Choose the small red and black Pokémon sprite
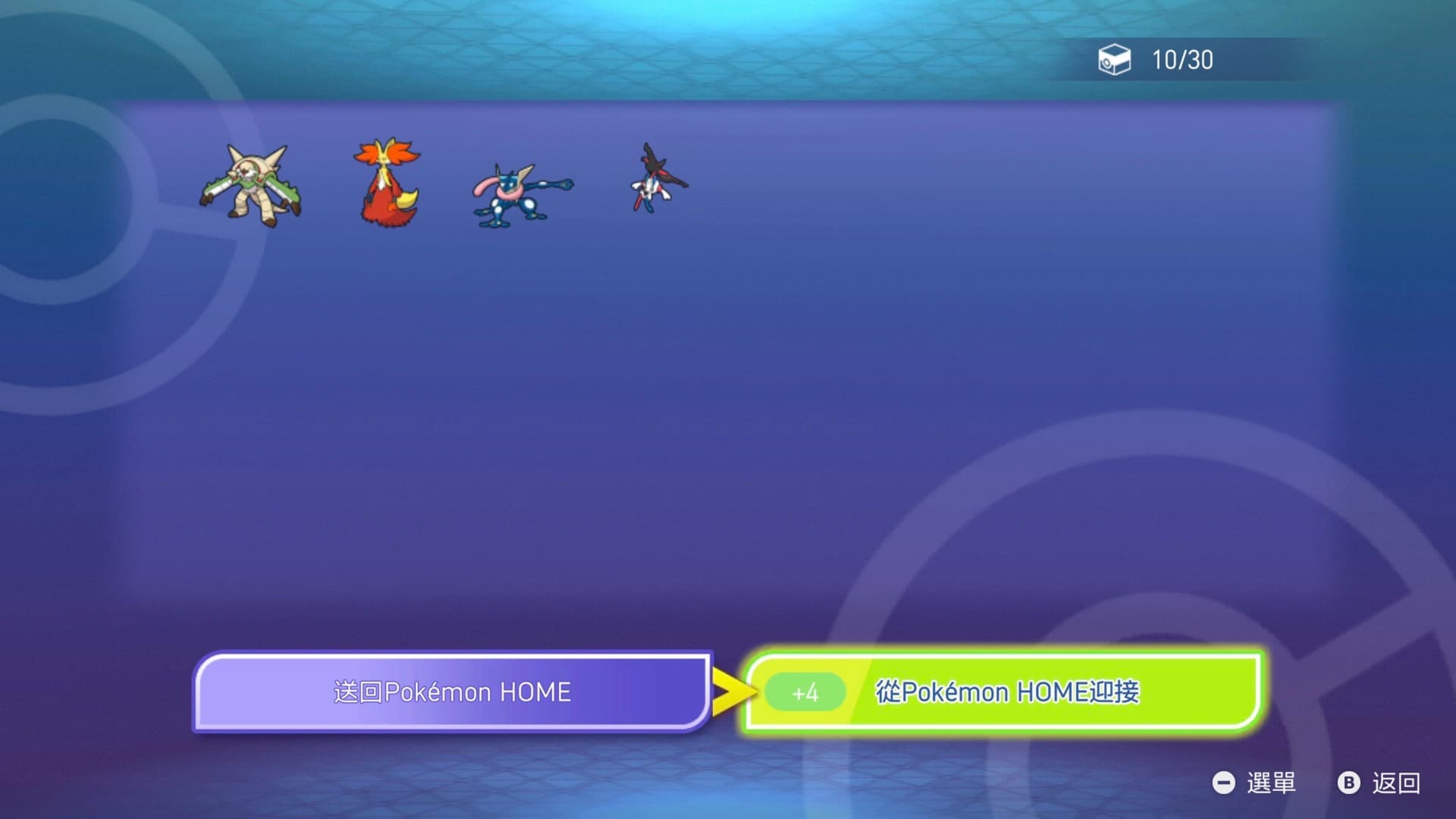This screenshot has width=1456, height=819. (657, 179)
